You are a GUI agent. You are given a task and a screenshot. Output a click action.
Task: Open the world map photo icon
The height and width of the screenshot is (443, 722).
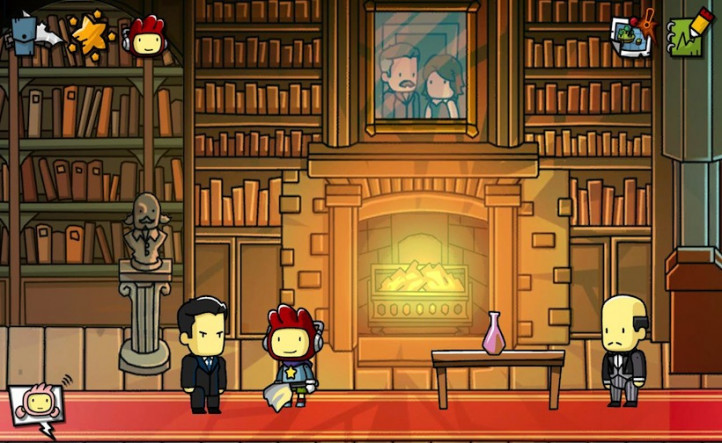(633, 35)
